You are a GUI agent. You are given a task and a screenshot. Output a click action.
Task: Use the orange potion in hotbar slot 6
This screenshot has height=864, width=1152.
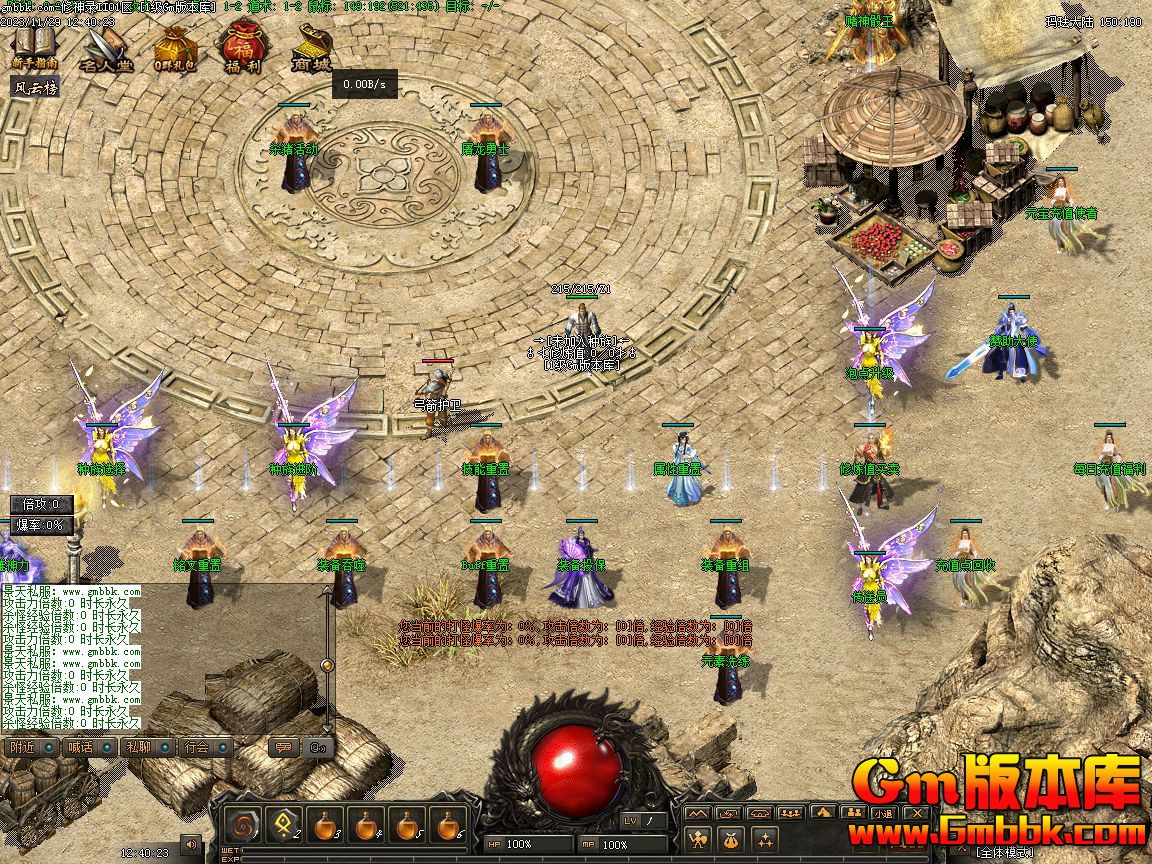click(x=450, y=826)
